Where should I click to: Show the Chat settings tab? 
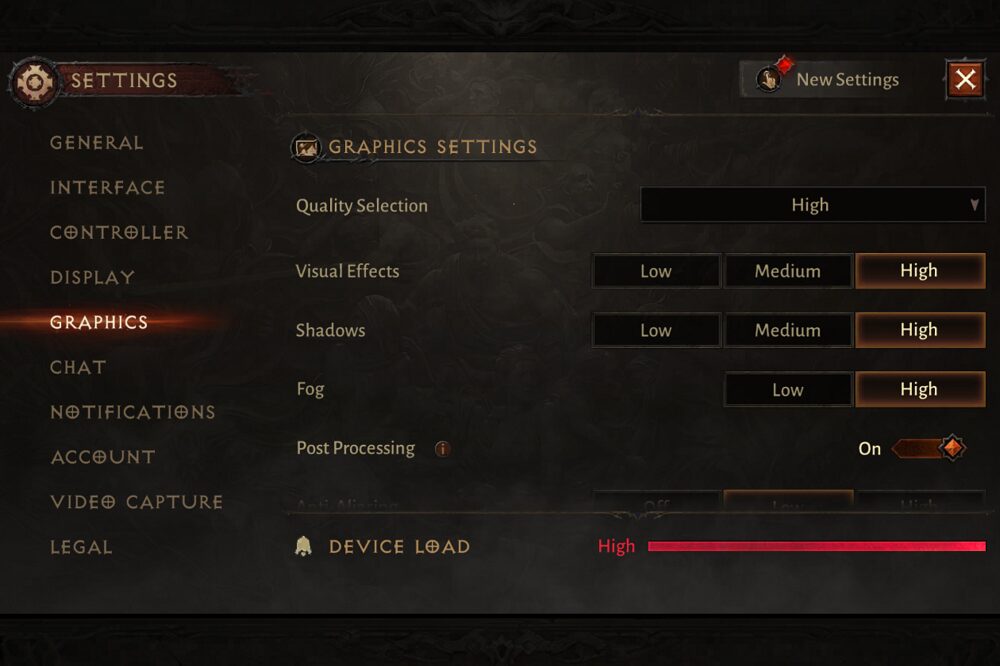[78, 368]
